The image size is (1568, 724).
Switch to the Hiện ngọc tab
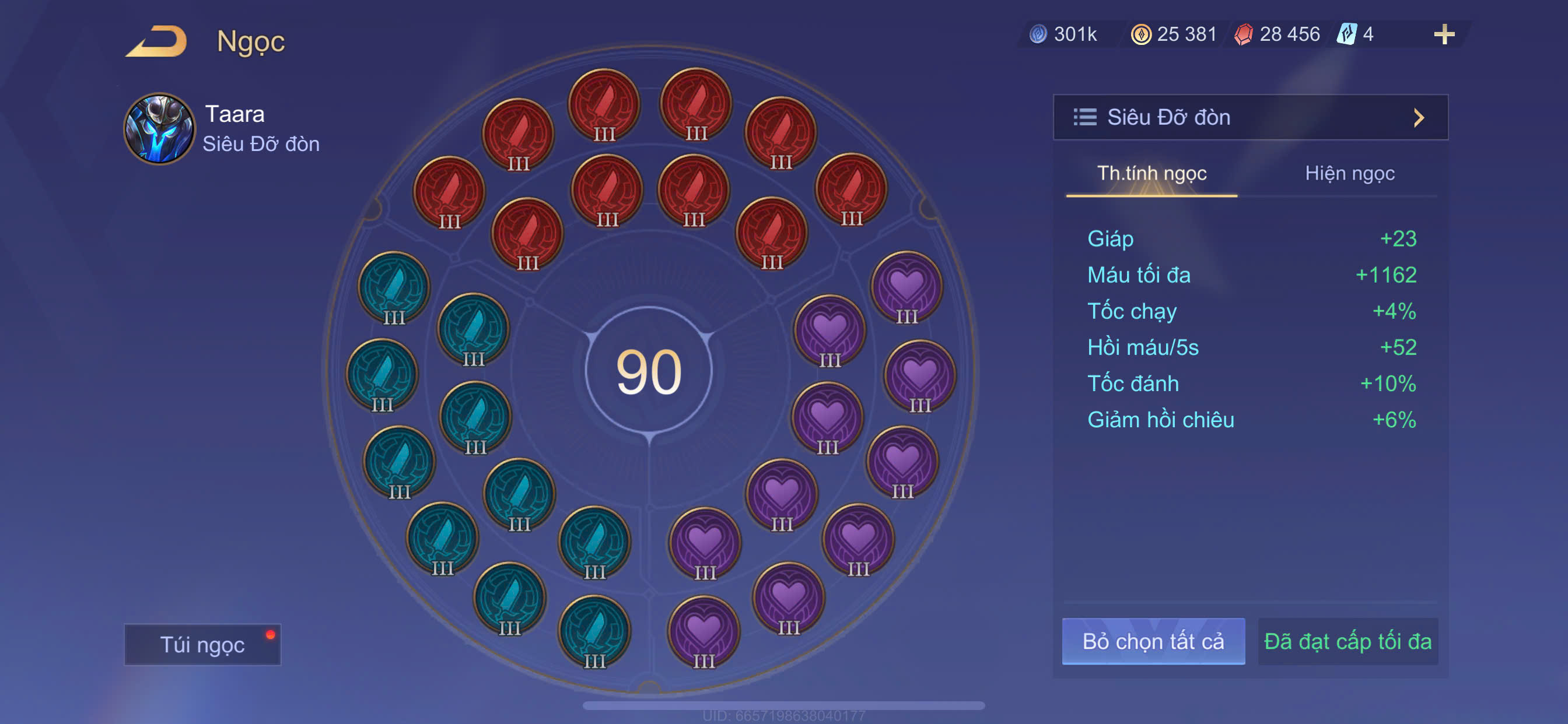coord(1349,174)
